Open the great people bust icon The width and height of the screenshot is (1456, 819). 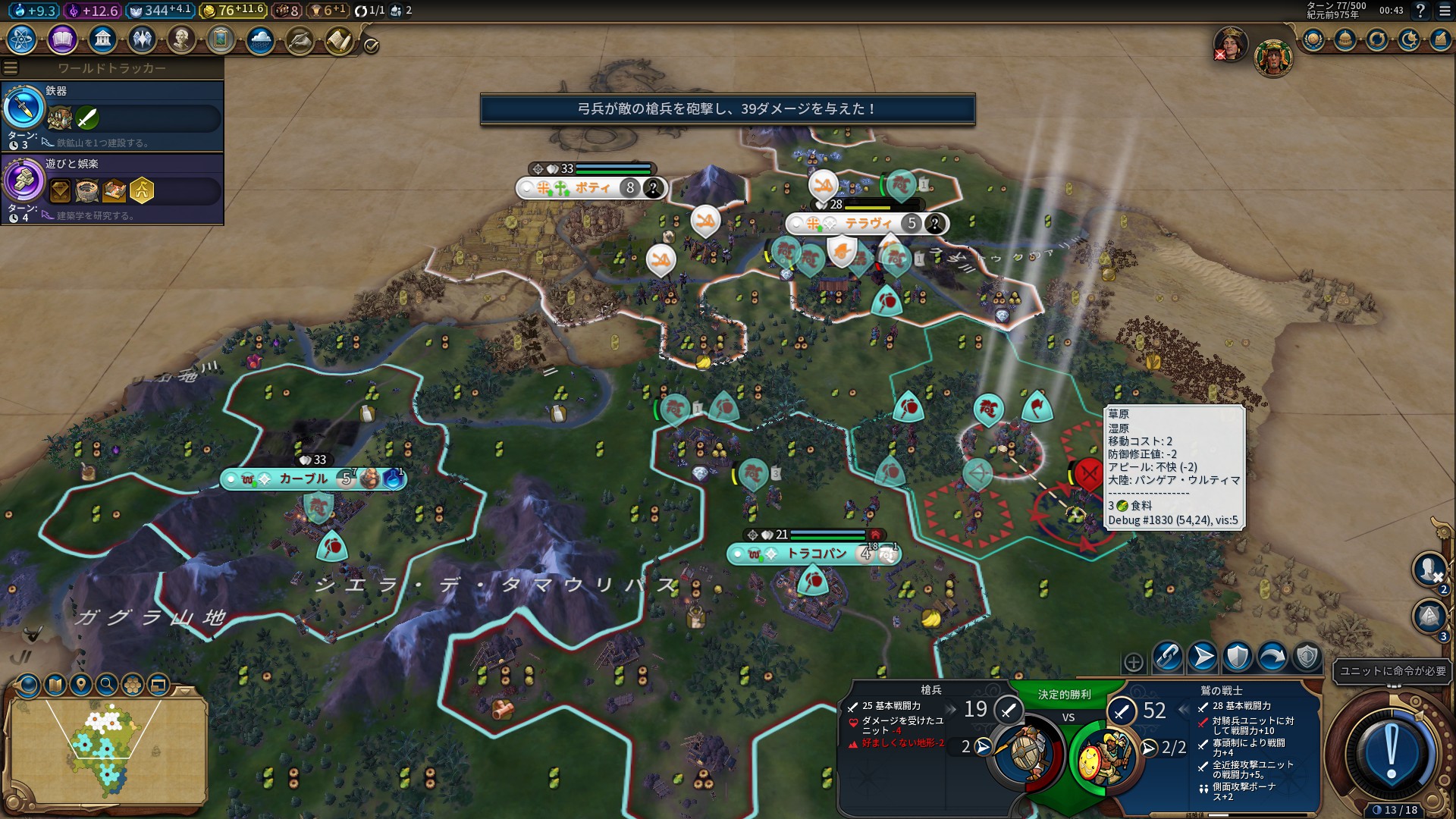pyautogui.click(x=181, y=39)
